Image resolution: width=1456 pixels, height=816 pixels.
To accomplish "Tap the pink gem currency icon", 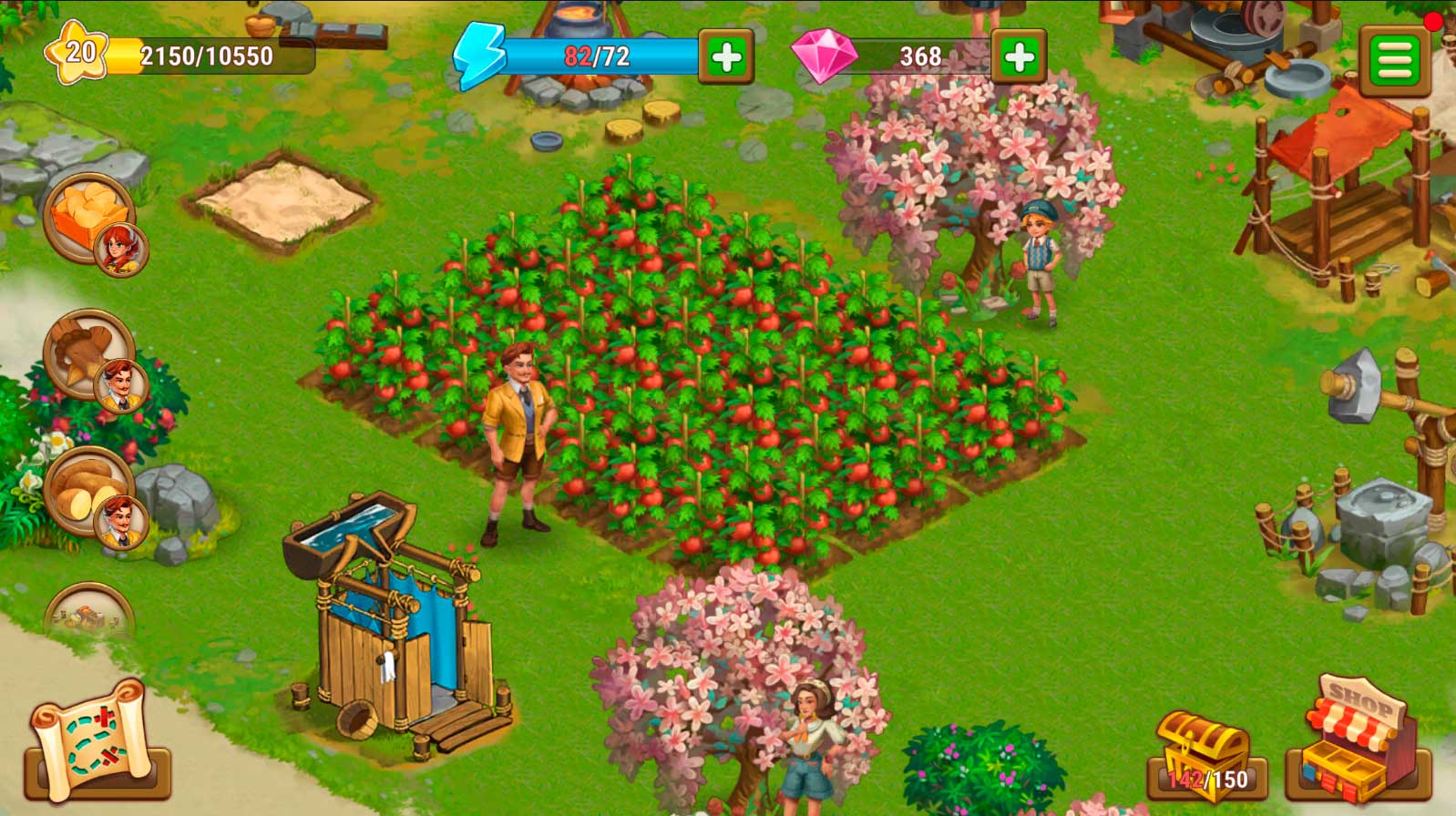I will pyautogui.click(x=824, y=56).
